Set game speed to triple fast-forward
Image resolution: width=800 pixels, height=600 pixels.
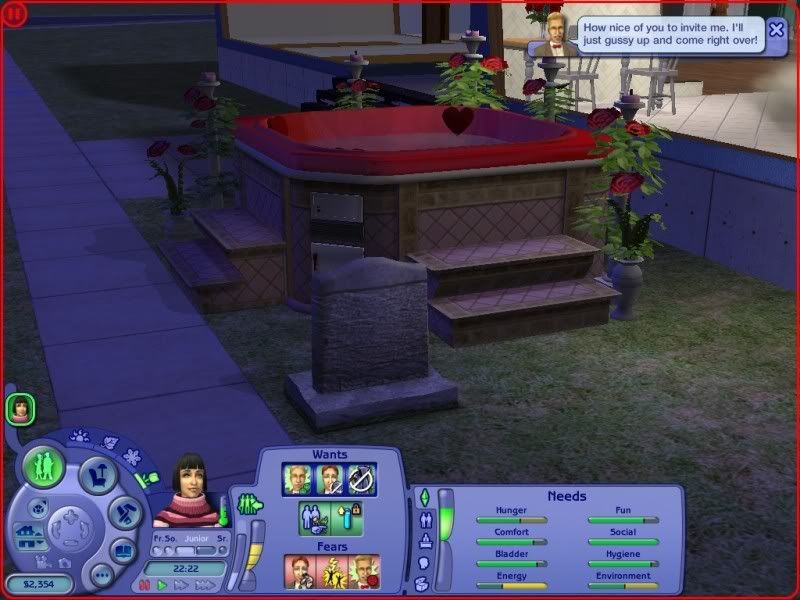point(203,584)
